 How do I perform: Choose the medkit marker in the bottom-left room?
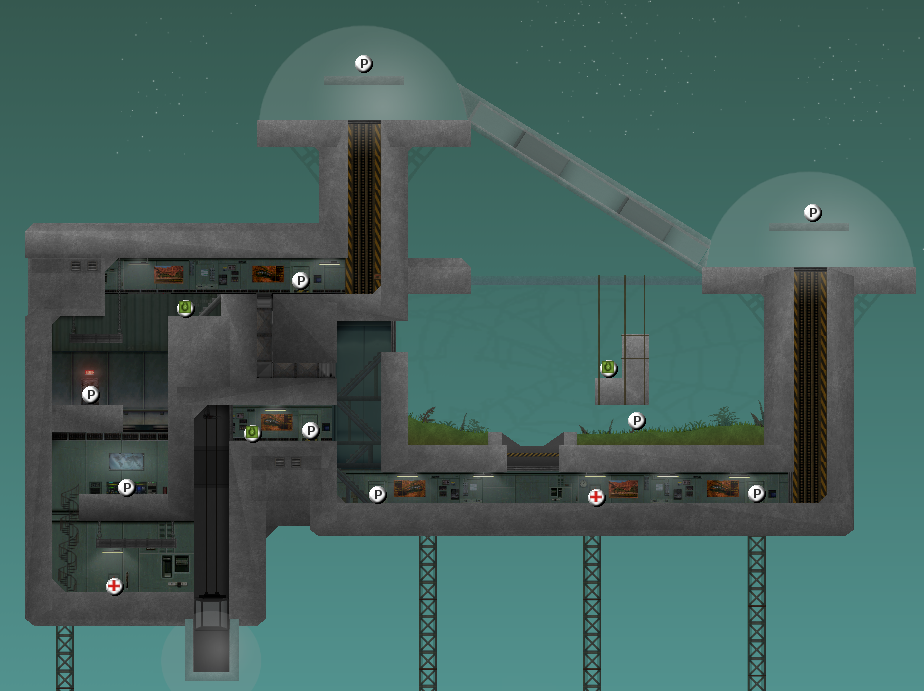(114, 586)
